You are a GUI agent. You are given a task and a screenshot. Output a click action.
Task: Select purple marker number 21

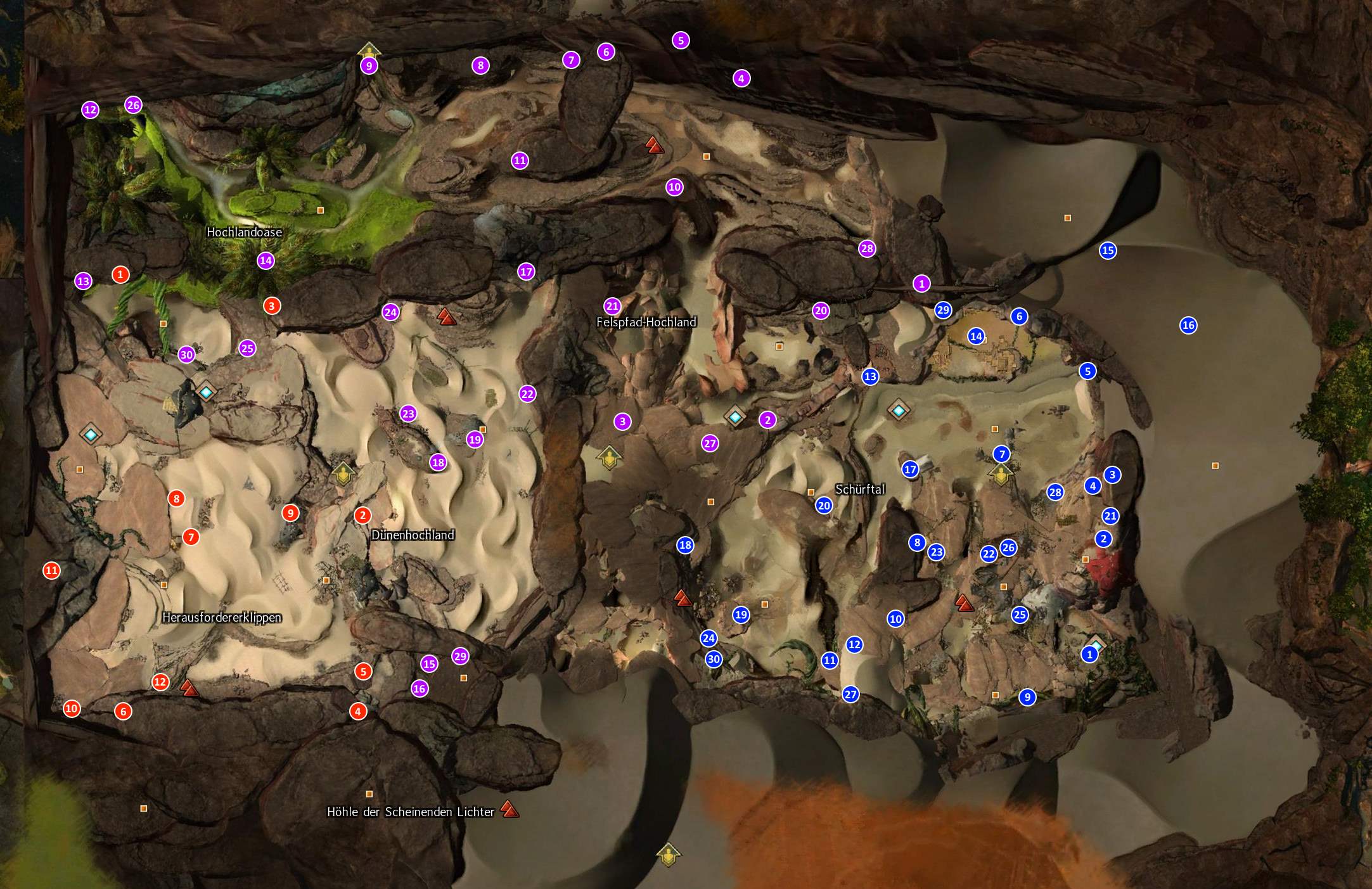[x=612, y=306]
